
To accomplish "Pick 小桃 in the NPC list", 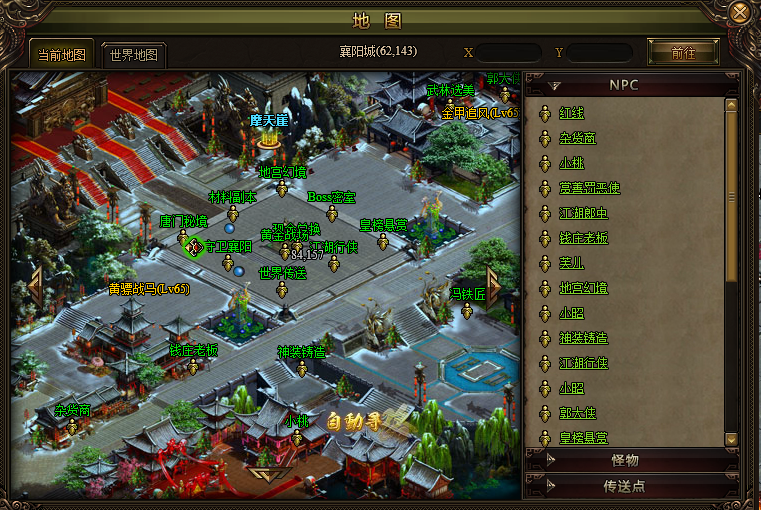I will point(571,163).
